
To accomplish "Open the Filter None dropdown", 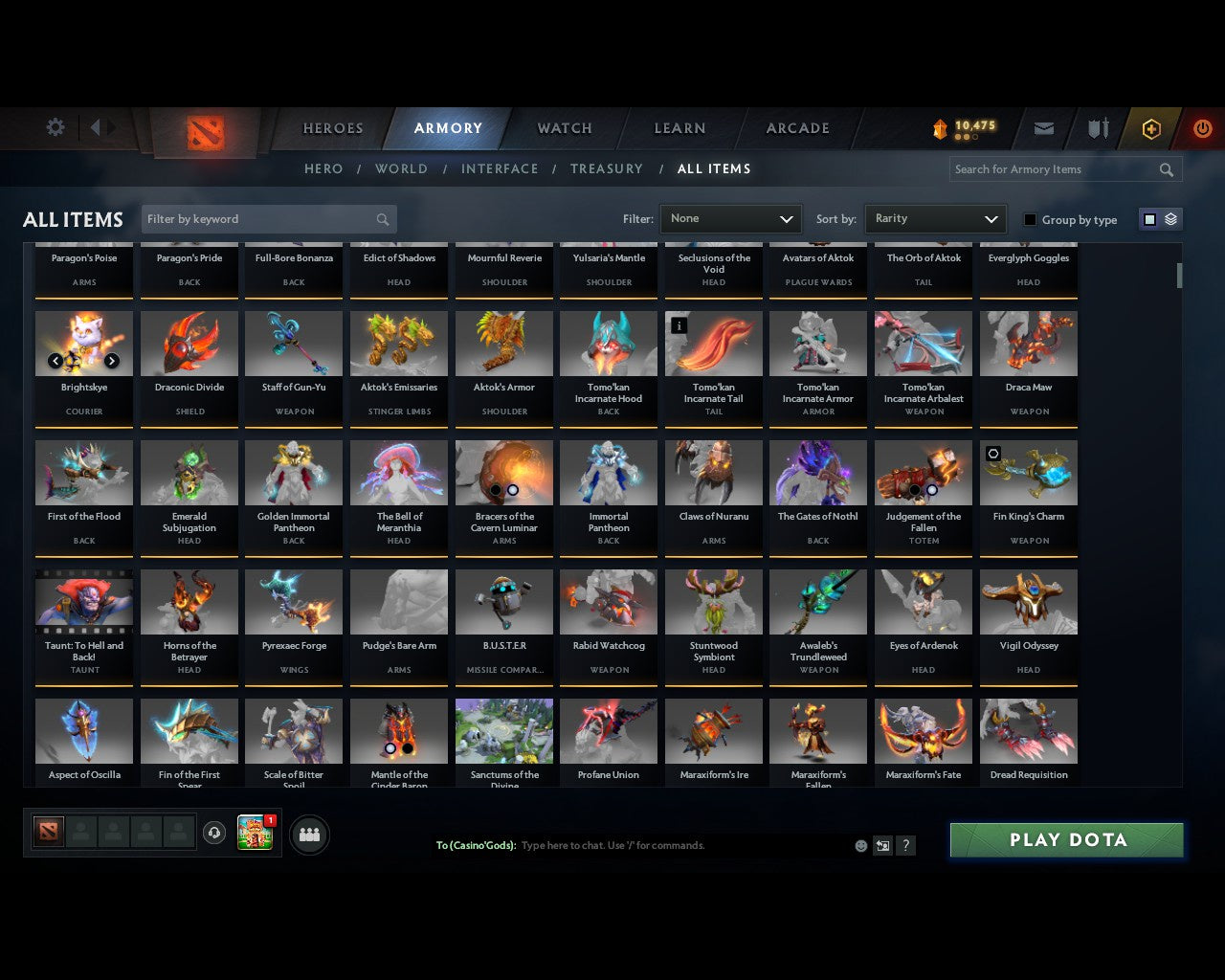I will coord(730,218).
